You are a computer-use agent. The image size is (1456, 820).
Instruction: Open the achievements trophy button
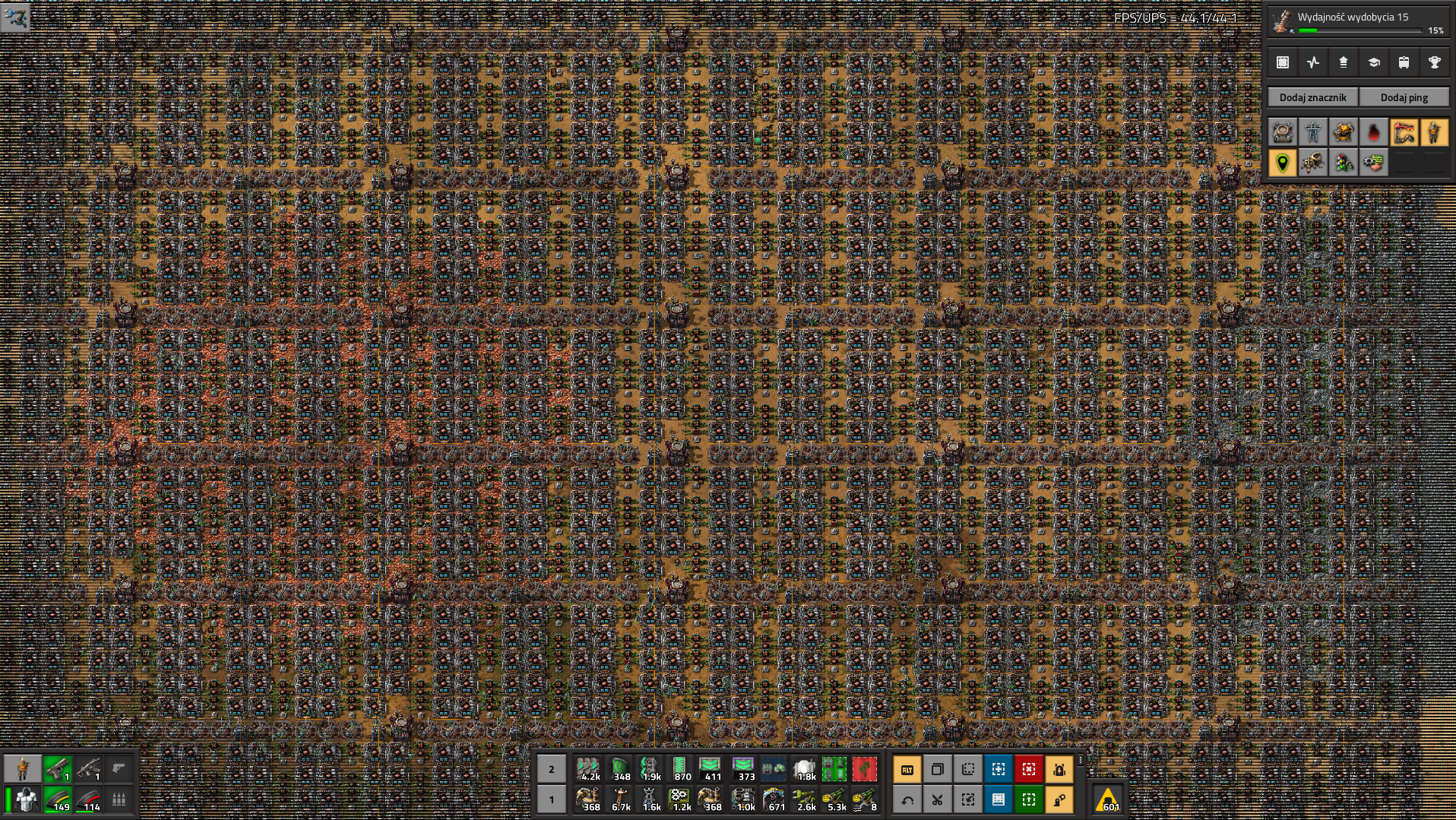pyautogui.click(x=1434, y=62)
